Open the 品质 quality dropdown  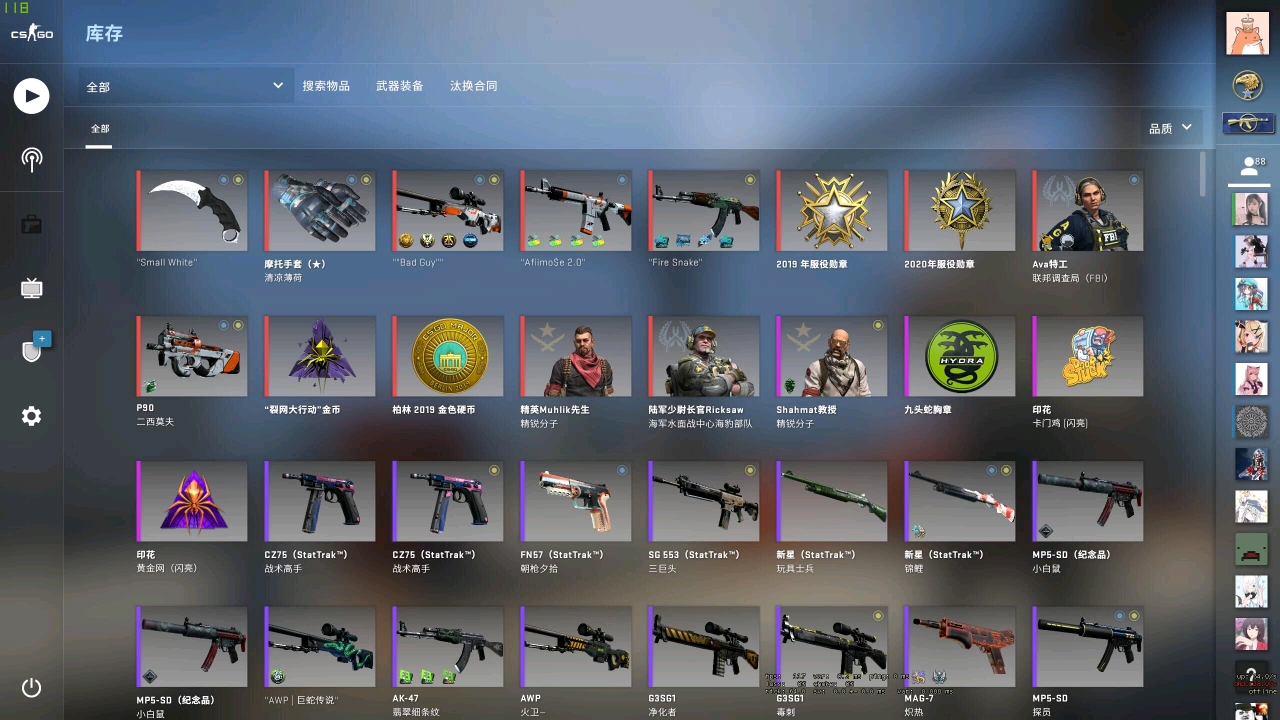coord(1168,127)
